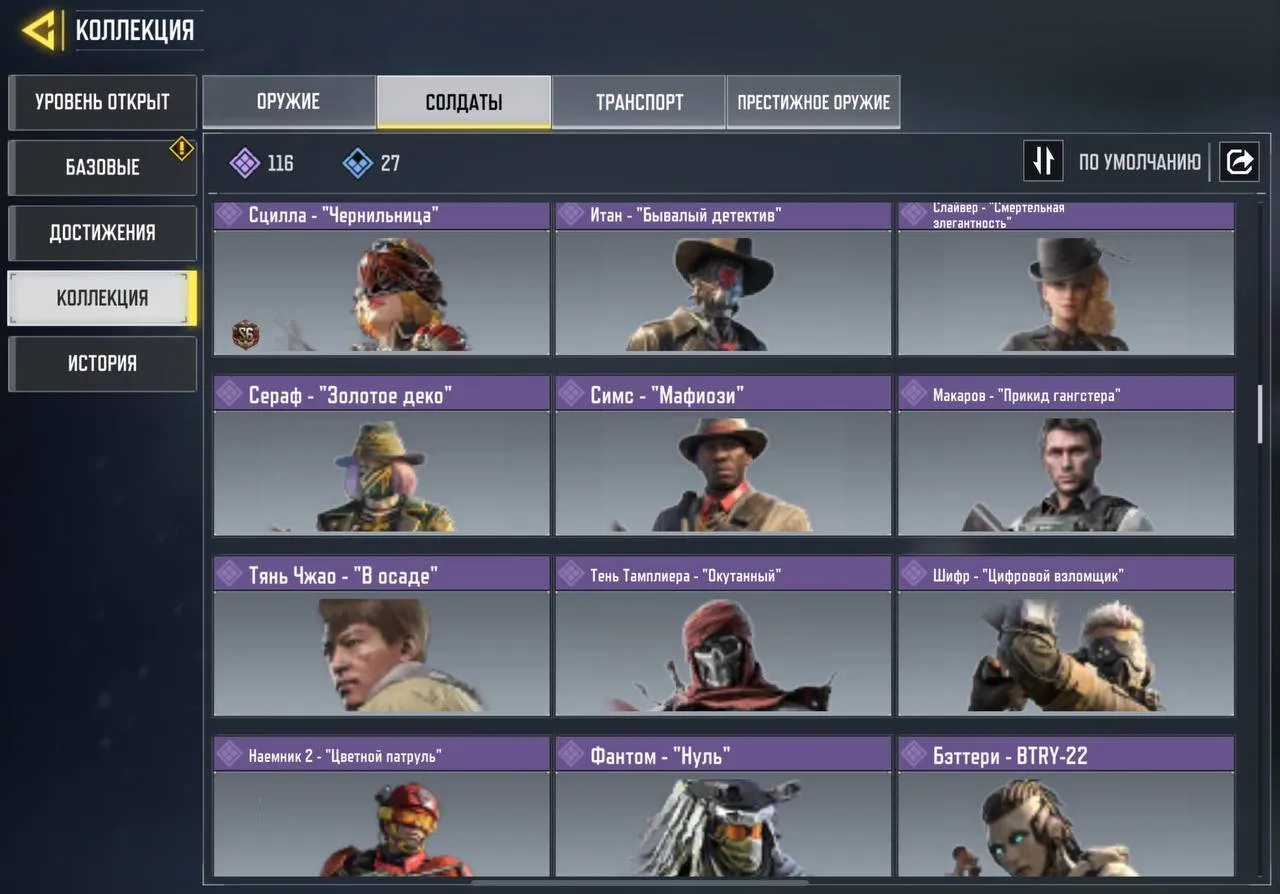Expand the Уровень открыт section
The width and height of the screenshot is (1280, 894).
pyautogui.click(x=100, y=102)
